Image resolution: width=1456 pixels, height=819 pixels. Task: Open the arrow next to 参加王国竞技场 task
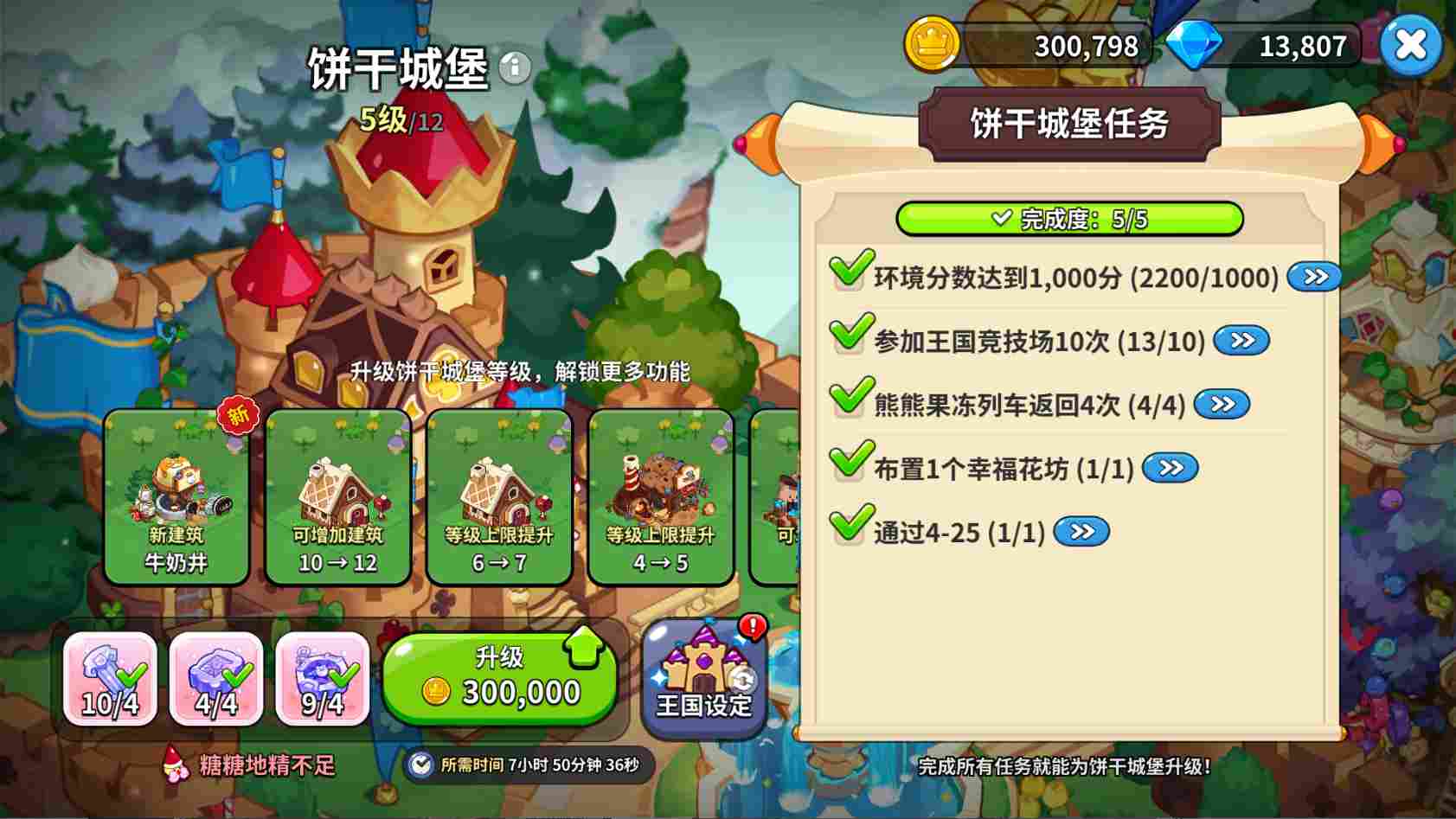coord(1241,341)
